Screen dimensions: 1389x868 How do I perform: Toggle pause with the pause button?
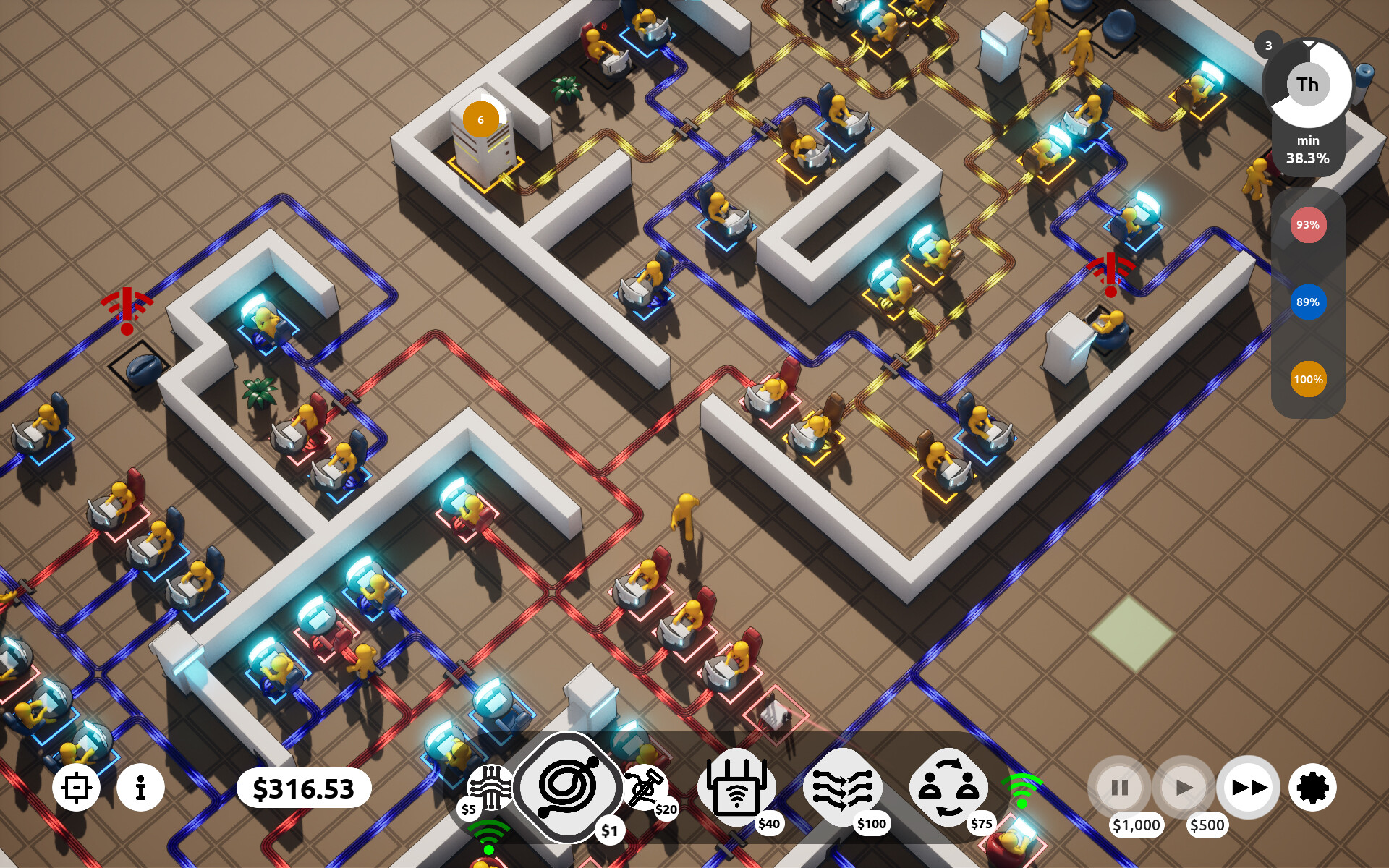[1118, 787]
